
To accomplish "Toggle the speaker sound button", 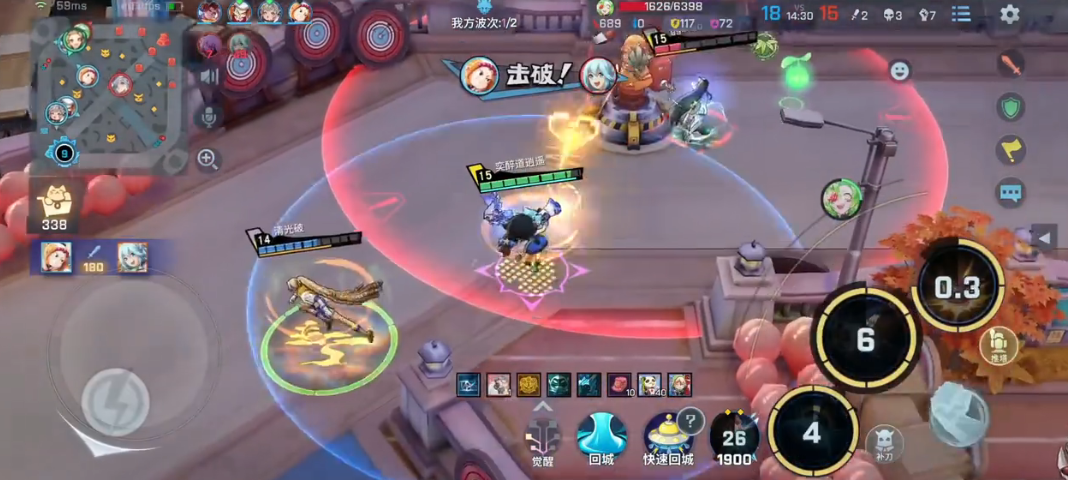I will point(209,76).
